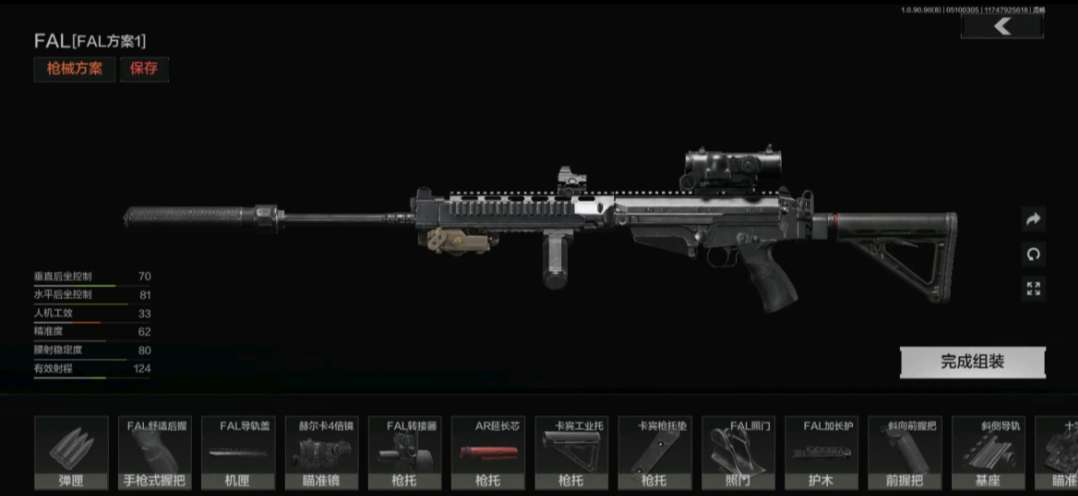Screen dimensions: 1078x496
Task: Save the loadout with the 保存 button
Action: (x=144, y=69)
